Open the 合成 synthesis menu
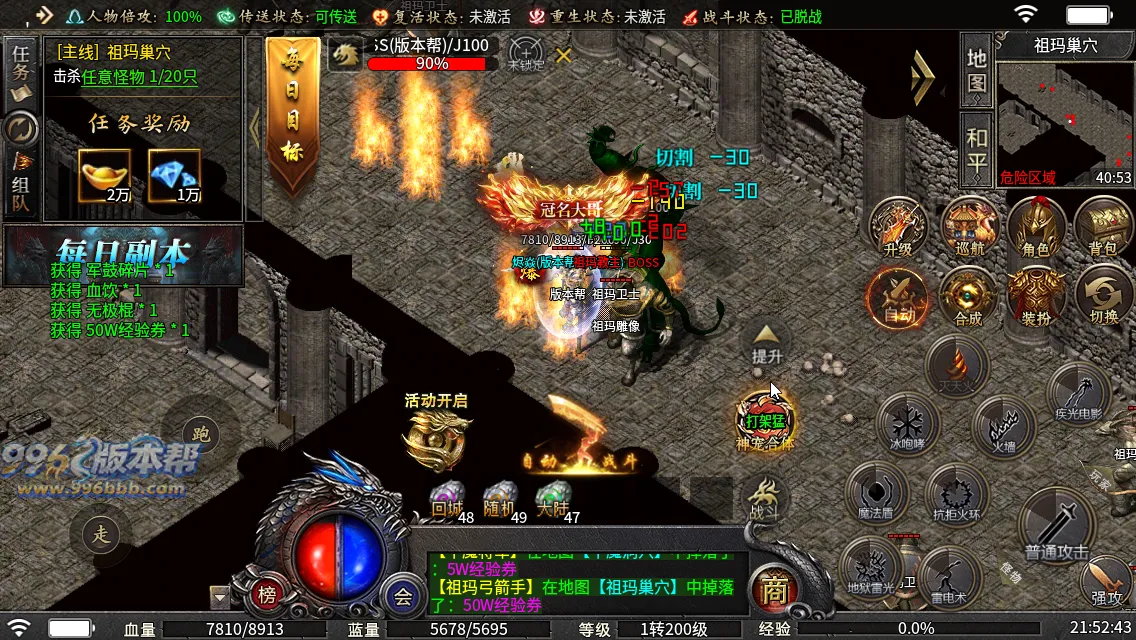 [x=968, y=295]
